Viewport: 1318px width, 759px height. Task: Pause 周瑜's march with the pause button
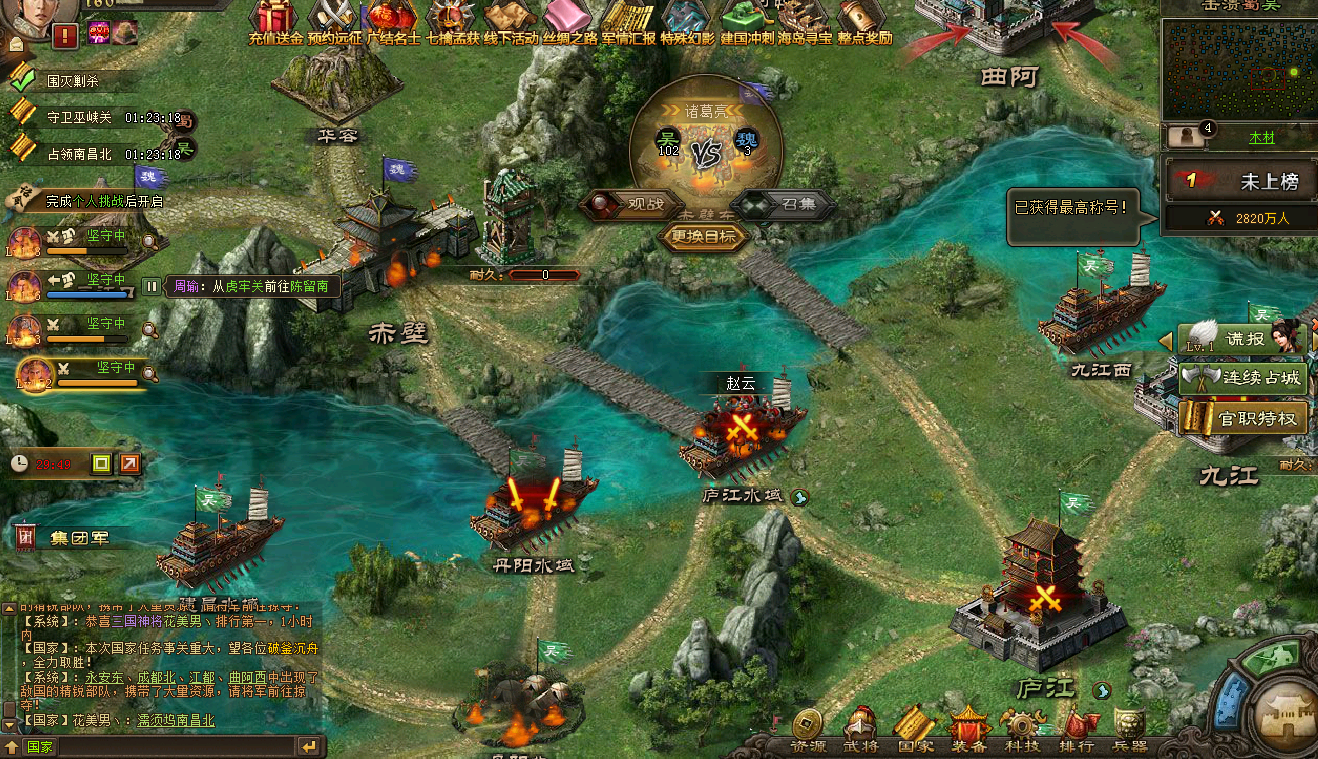tap(150, 286)
